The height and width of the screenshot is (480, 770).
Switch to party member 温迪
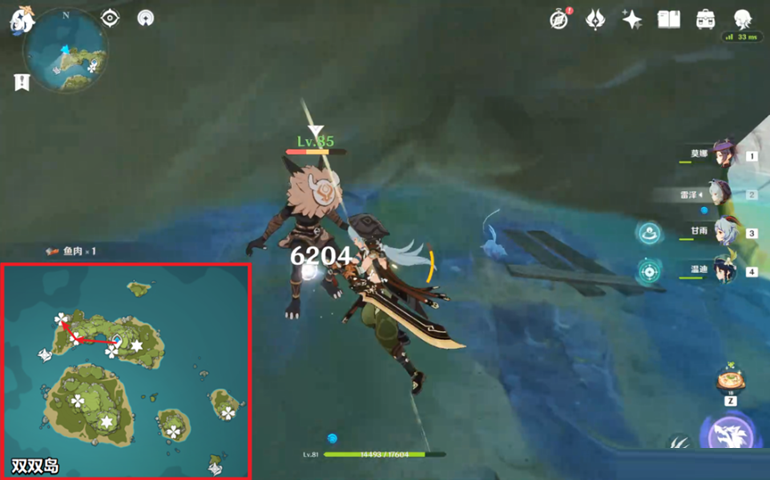pos(723,270)
